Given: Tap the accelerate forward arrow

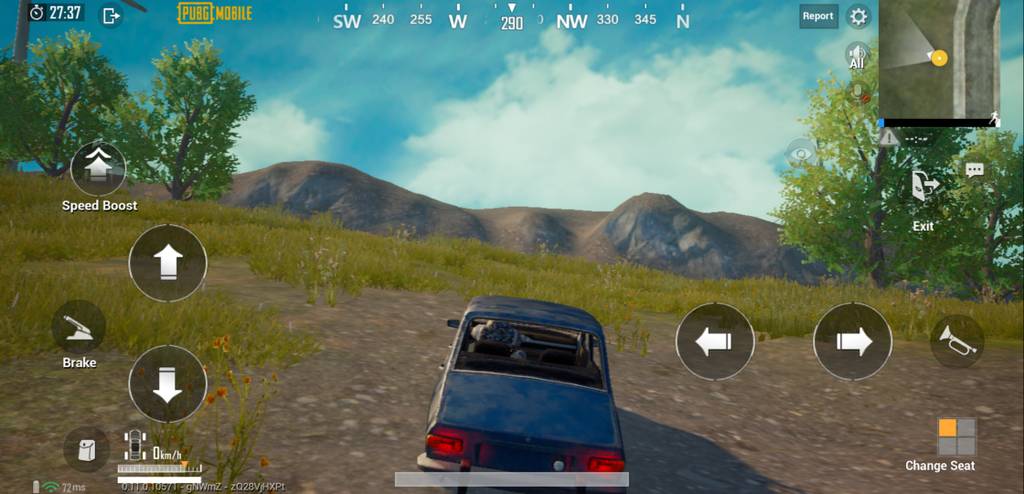Looking at the screenshot, I should 167,263.
